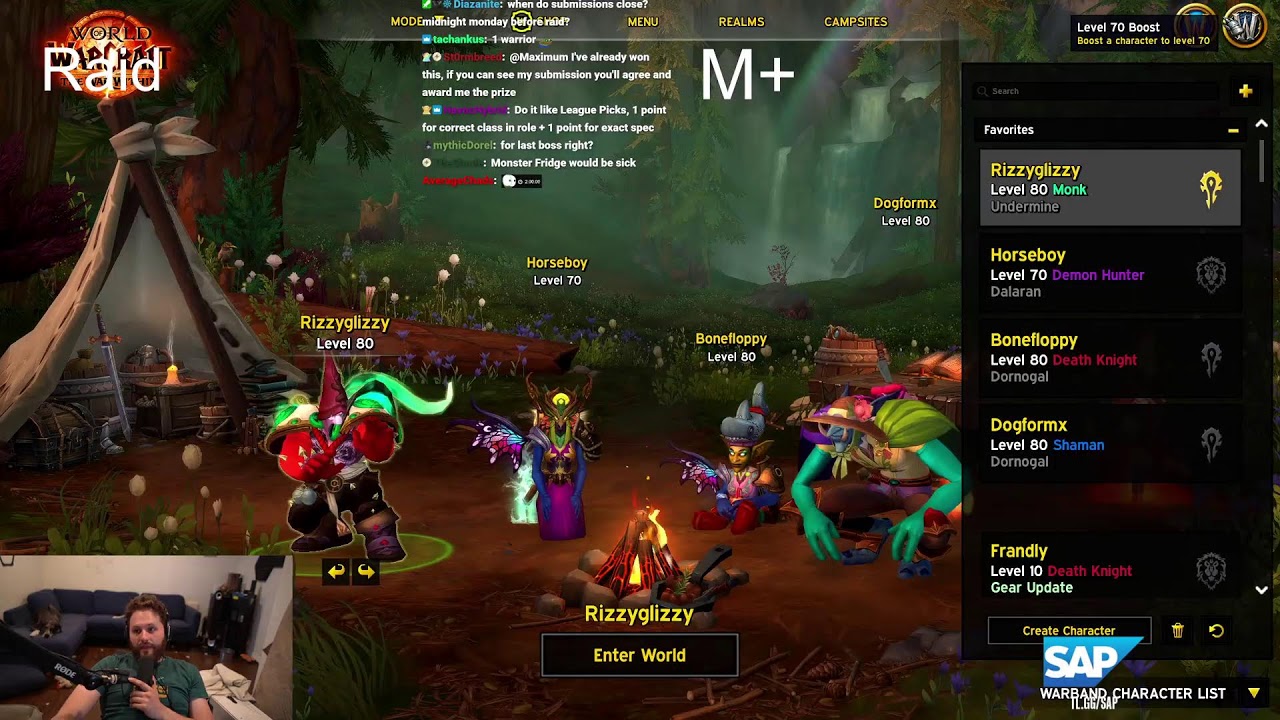Delete character using the trash can icon
This screenshot has width=1280, height=720.
(x=1178, y=631)
